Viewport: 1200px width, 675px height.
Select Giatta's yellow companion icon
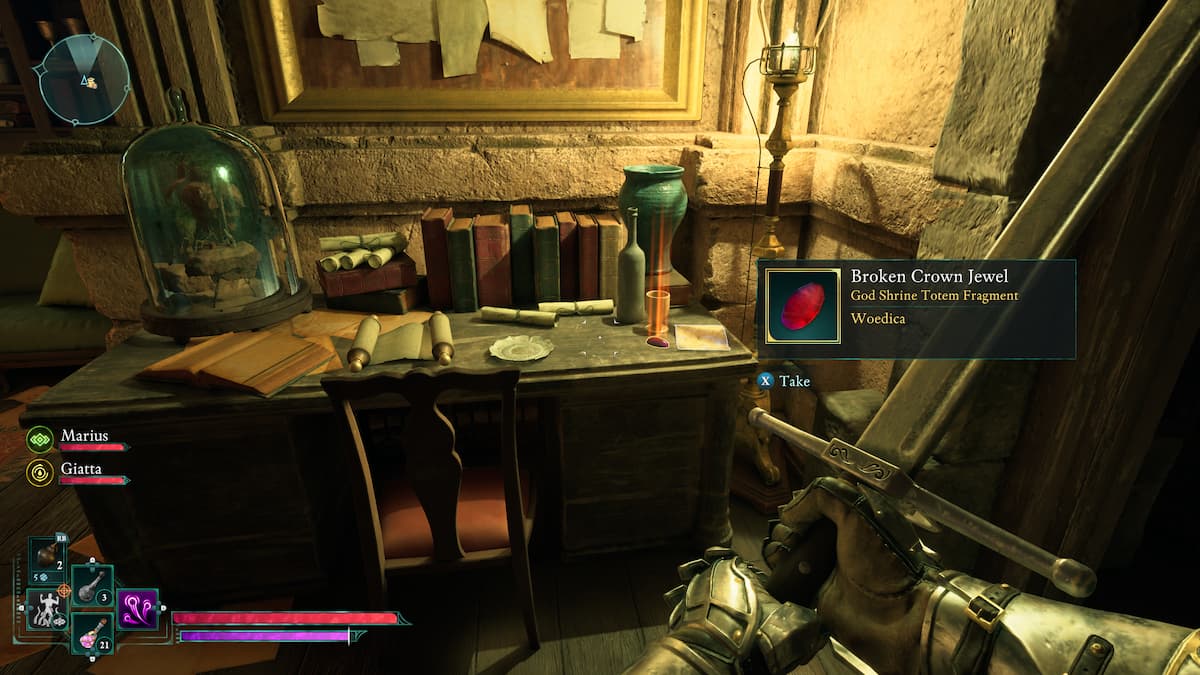click(x=40, y=472)
